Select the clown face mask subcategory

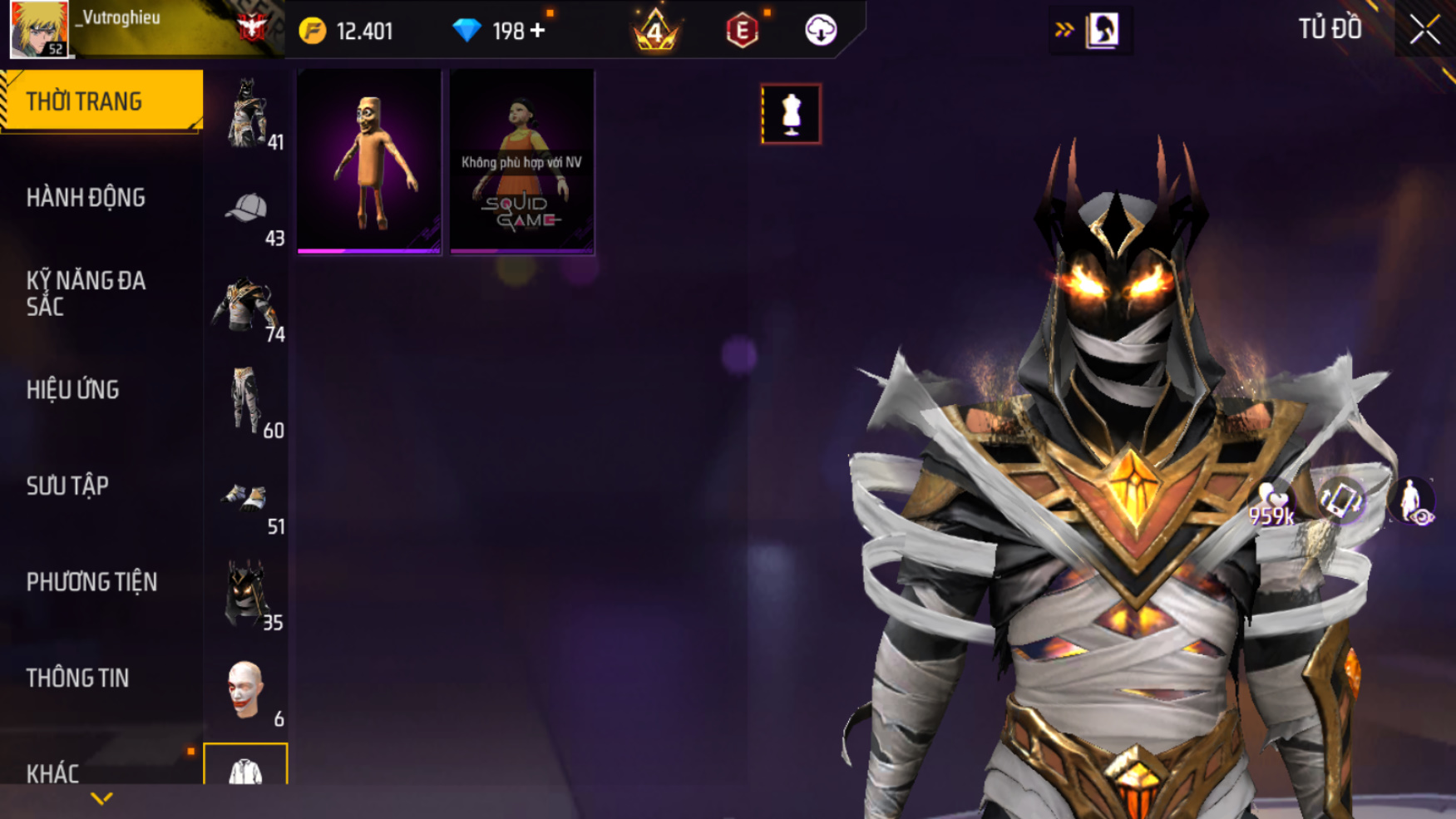pyautogui.click(x=245, y=689)
